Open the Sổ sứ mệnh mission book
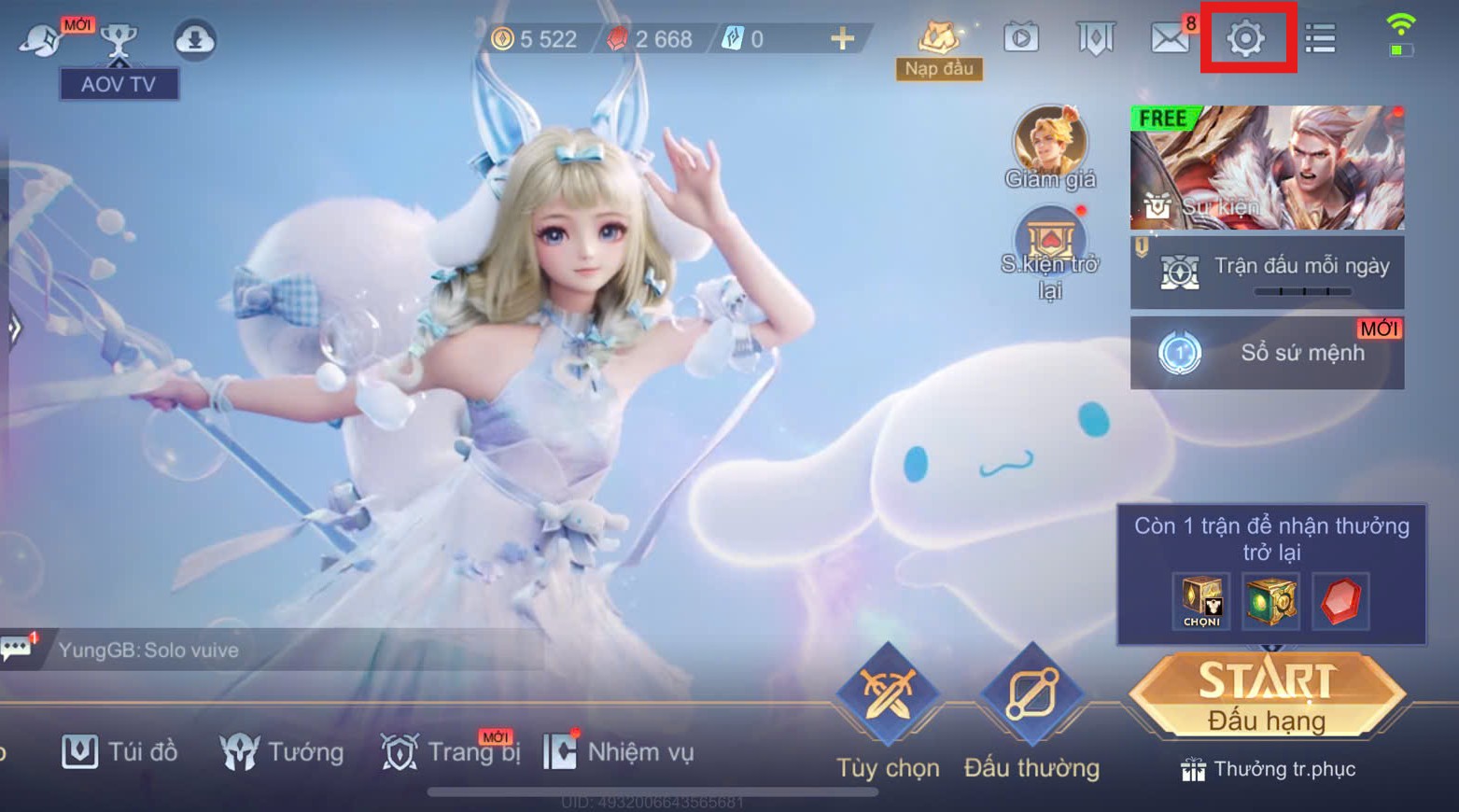 point(1267,353)
